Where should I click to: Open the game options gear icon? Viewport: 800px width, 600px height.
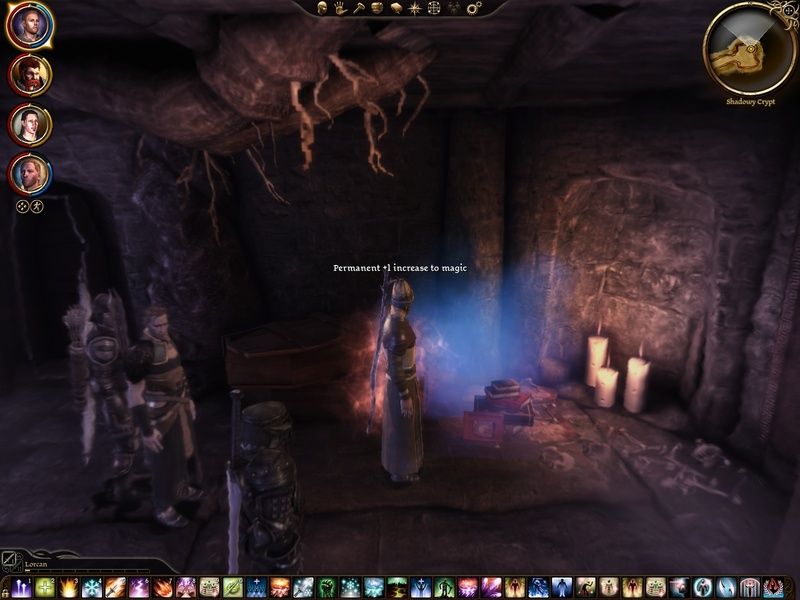[x=473, y=8]
